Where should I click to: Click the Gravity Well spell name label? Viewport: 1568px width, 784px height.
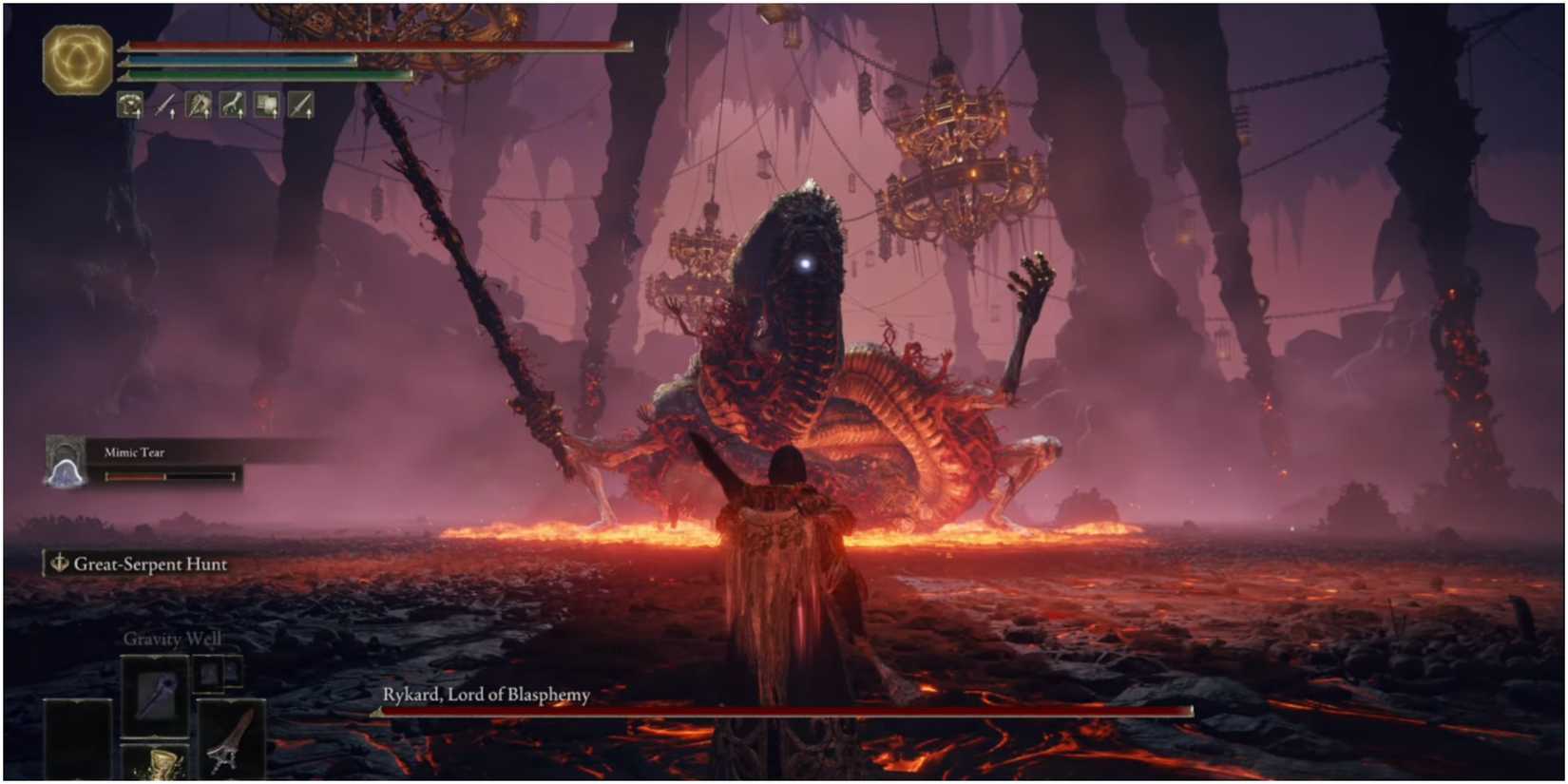point(173,639)
